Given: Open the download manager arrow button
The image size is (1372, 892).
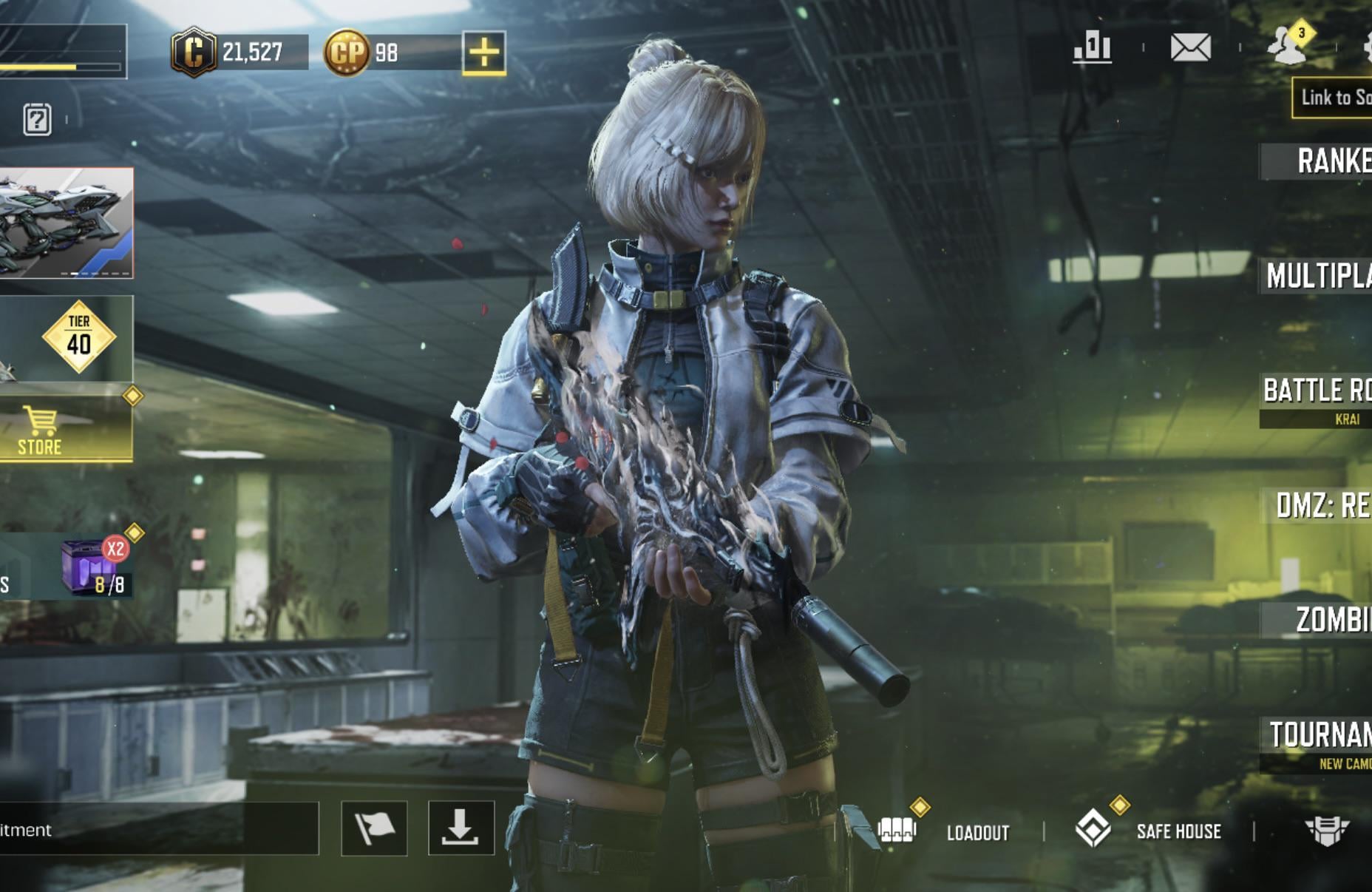Looking at the screenshot, I should tap(461, 828).
